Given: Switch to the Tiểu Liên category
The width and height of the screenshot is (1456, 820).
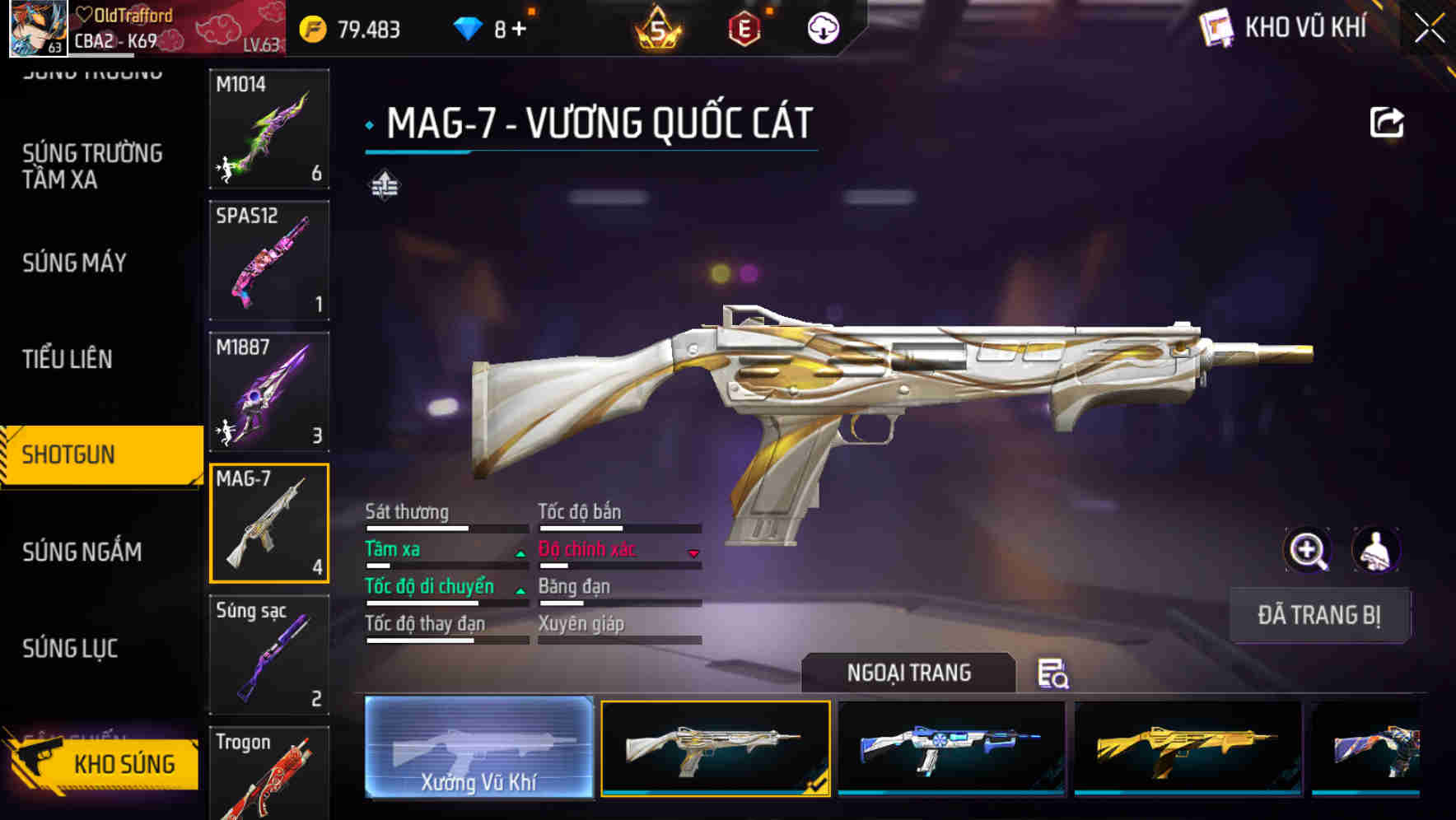Looking at the screenshot, I should click(68, 359).
